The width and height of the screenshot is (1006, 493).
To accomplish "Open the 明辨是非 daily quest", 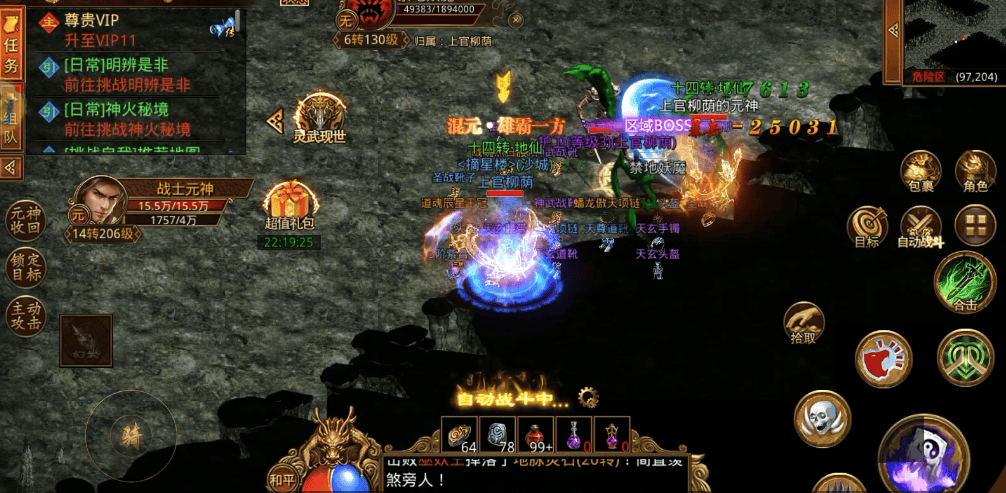I will pos(130,75).
